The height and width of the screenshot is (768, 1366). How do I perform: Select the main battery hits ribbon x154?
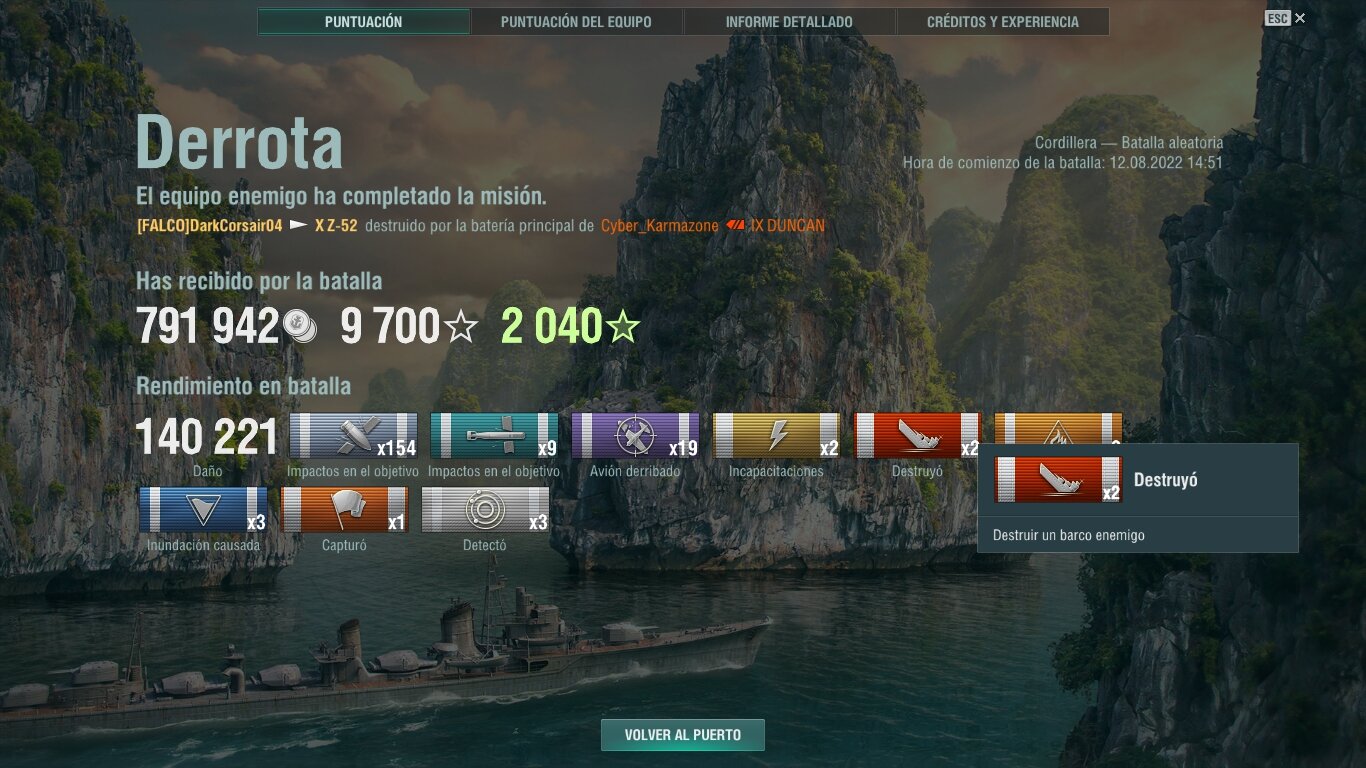[x=353, y=436]
